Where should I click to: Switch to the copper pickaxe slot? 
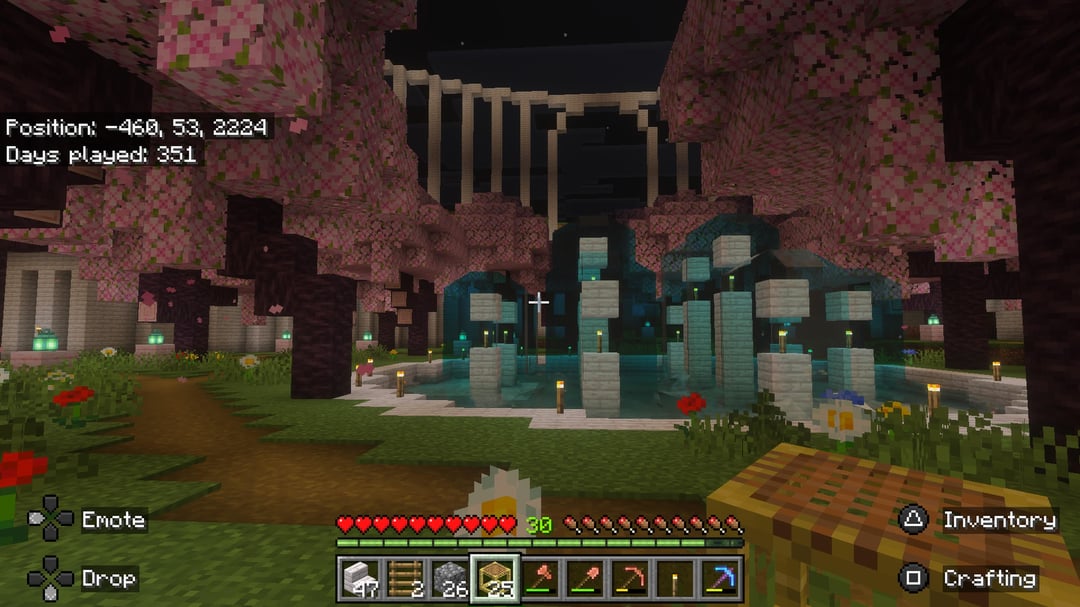[x=630, y=578]
